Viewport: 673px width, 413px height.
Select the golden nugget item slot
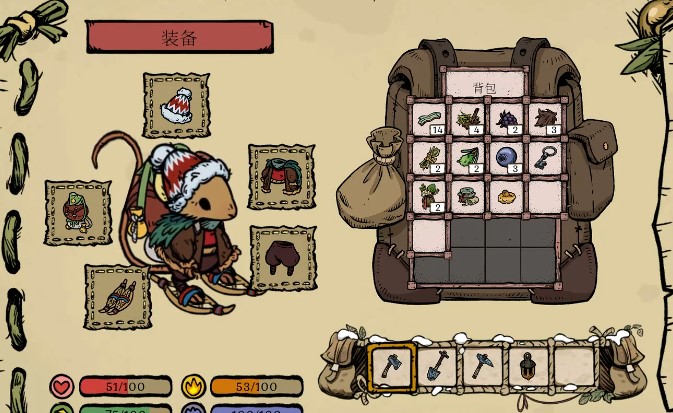click(x=507, y=197)
